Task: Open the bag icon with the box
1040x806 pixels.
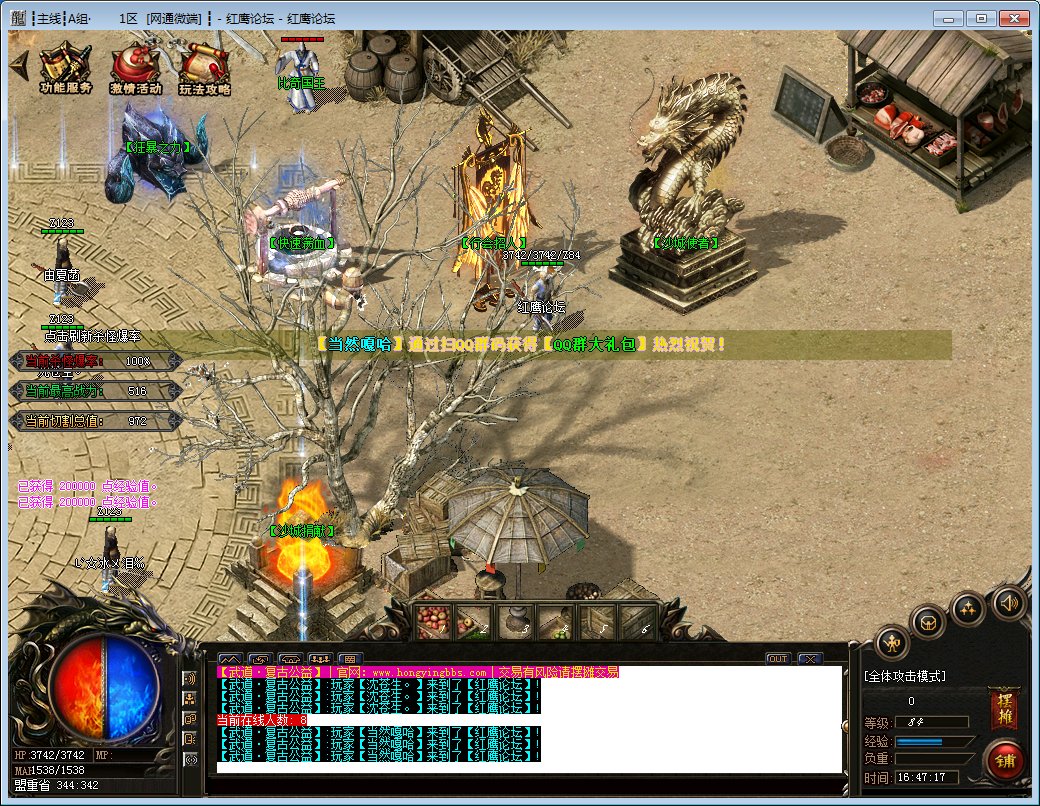Action: [x=928, y=622]
